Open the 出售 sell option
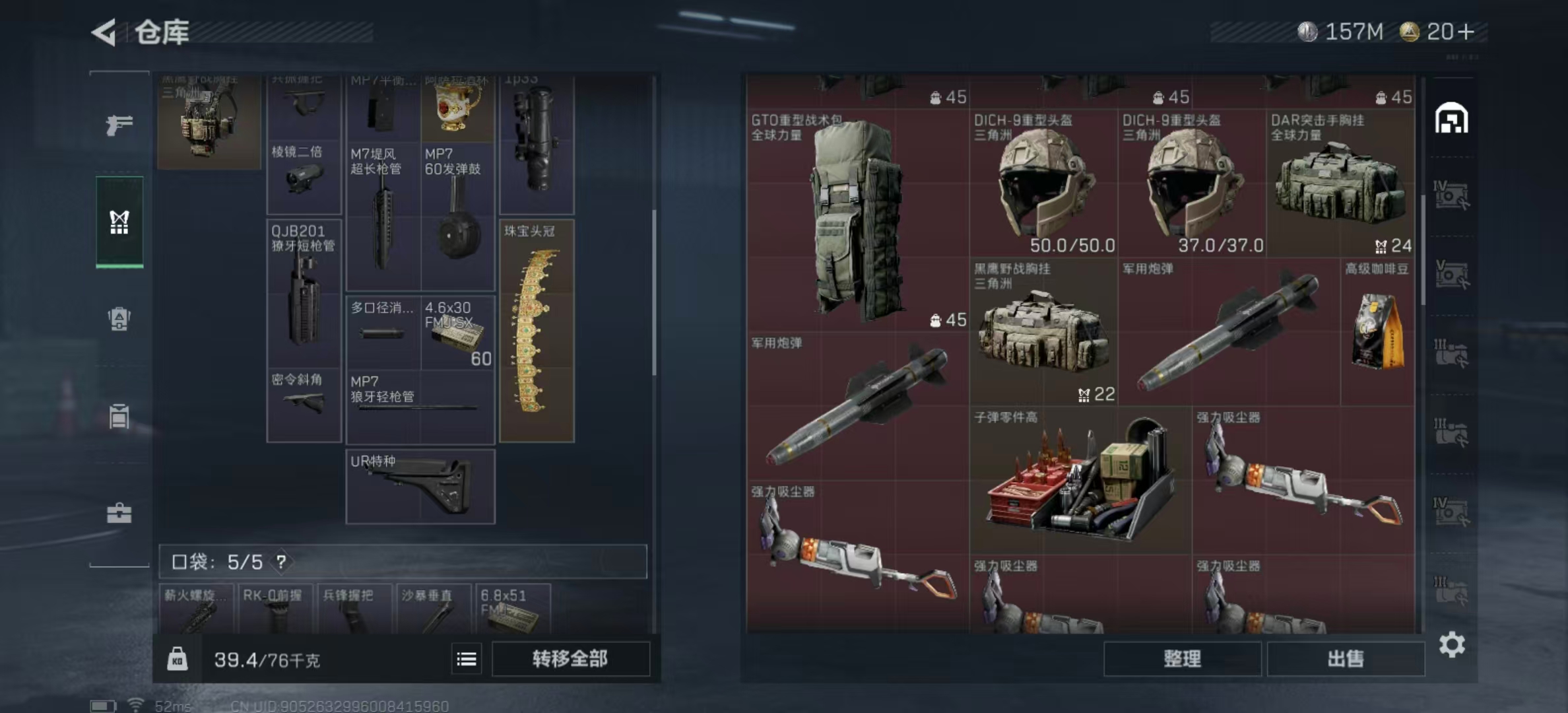This screenshot has height=713, width=1568. tap(1345, 659)
